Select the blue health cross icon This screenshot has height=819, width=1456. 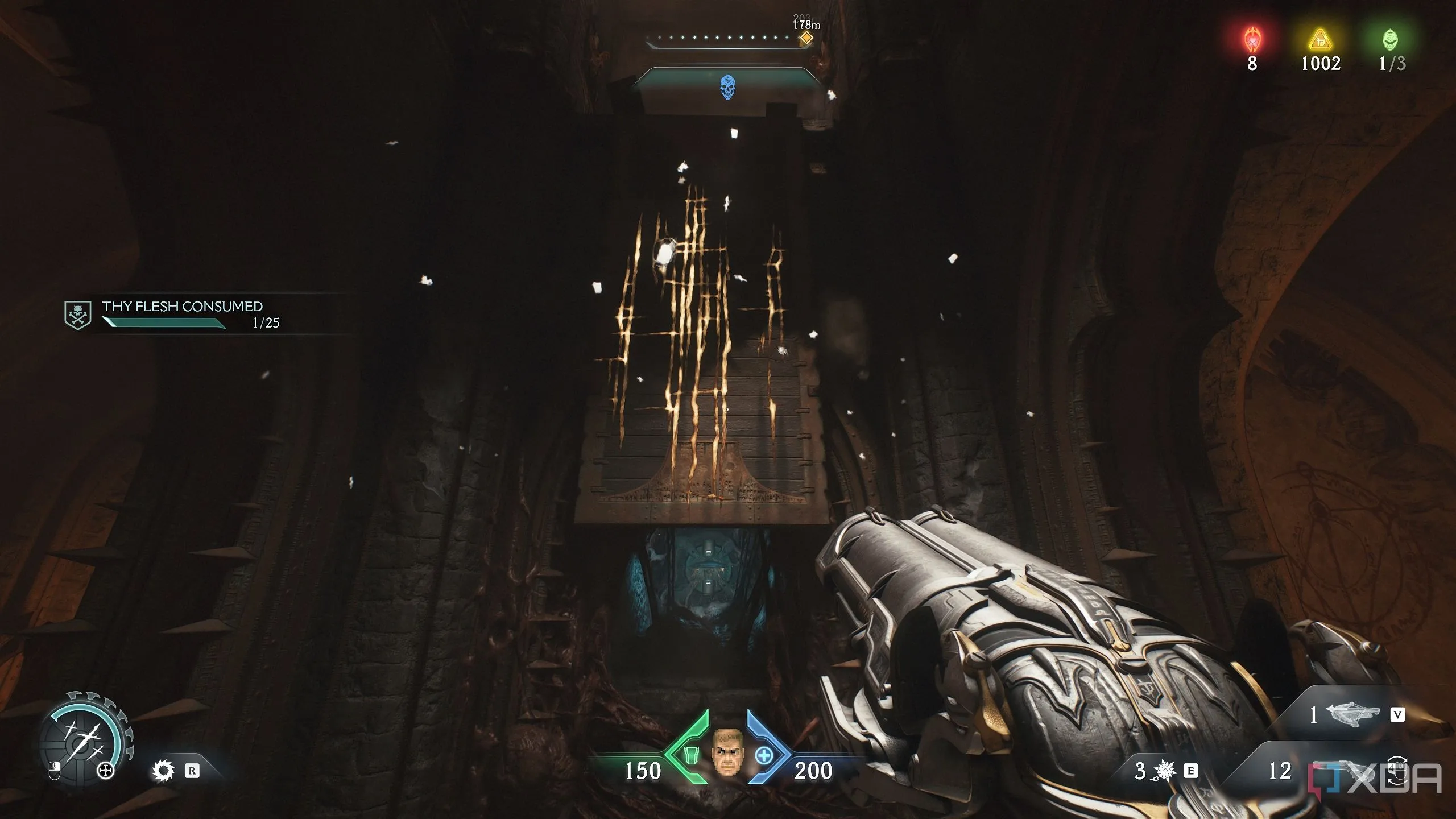[764, 756]
